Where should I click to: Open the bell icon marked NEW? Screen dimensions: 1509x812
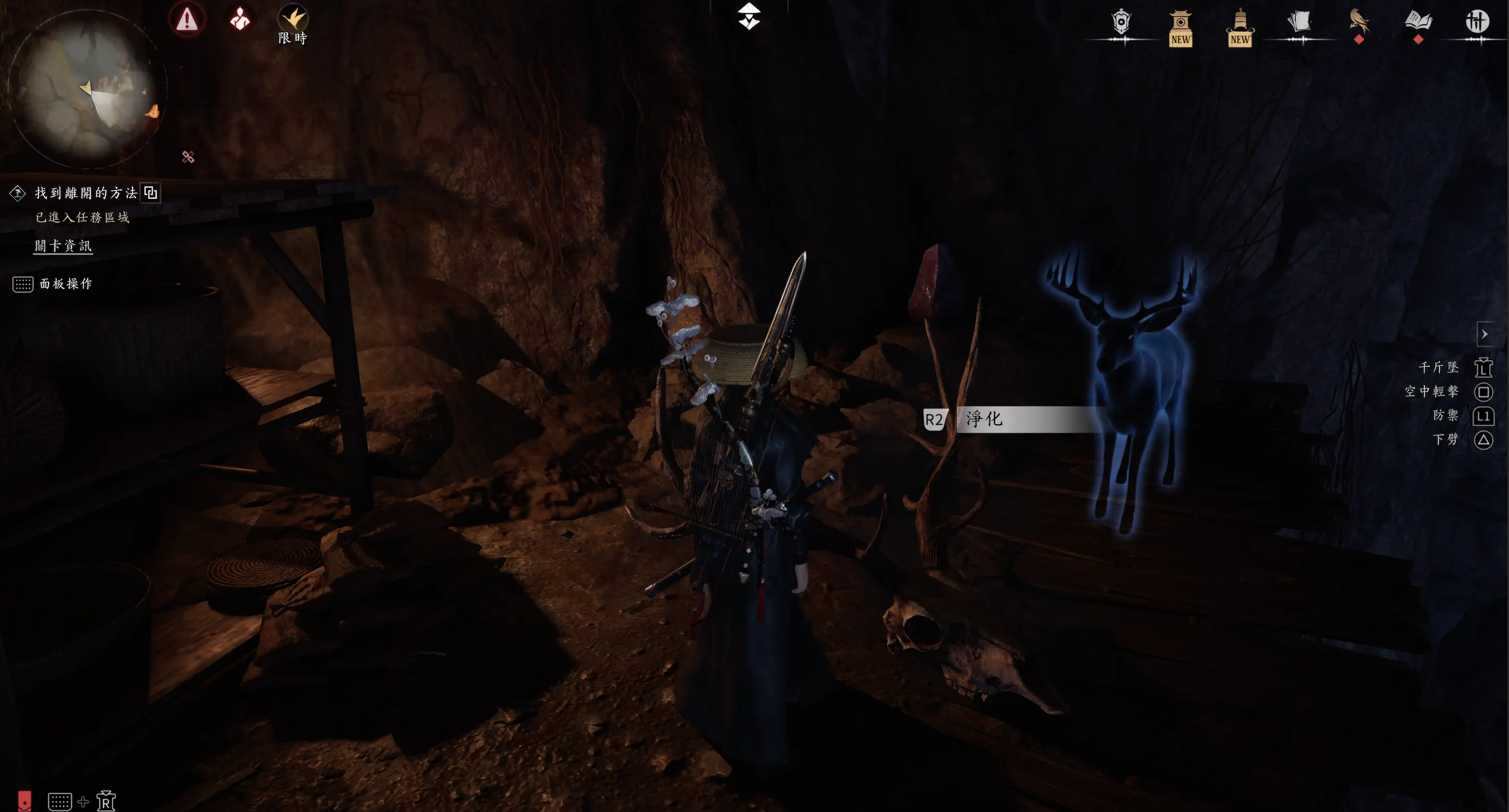pos(1239,28)
